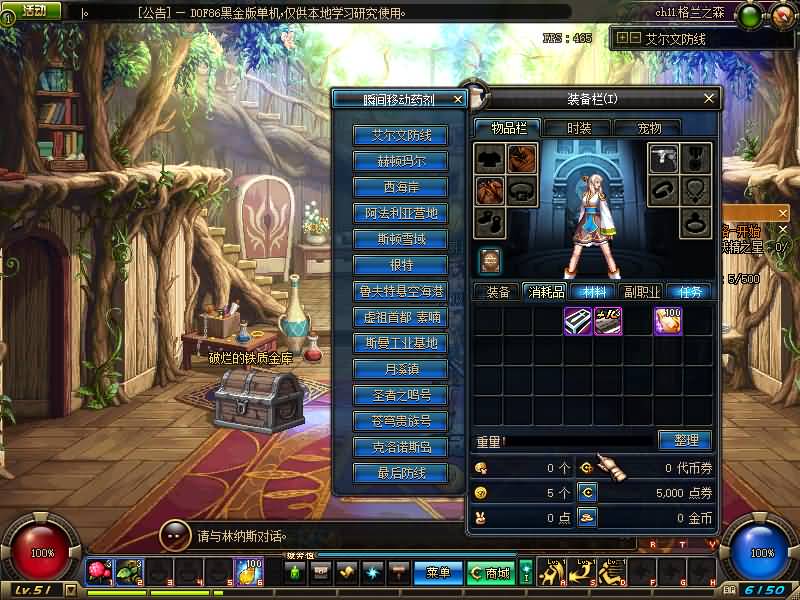Open the 任务 items tab

tap(690, 292)
